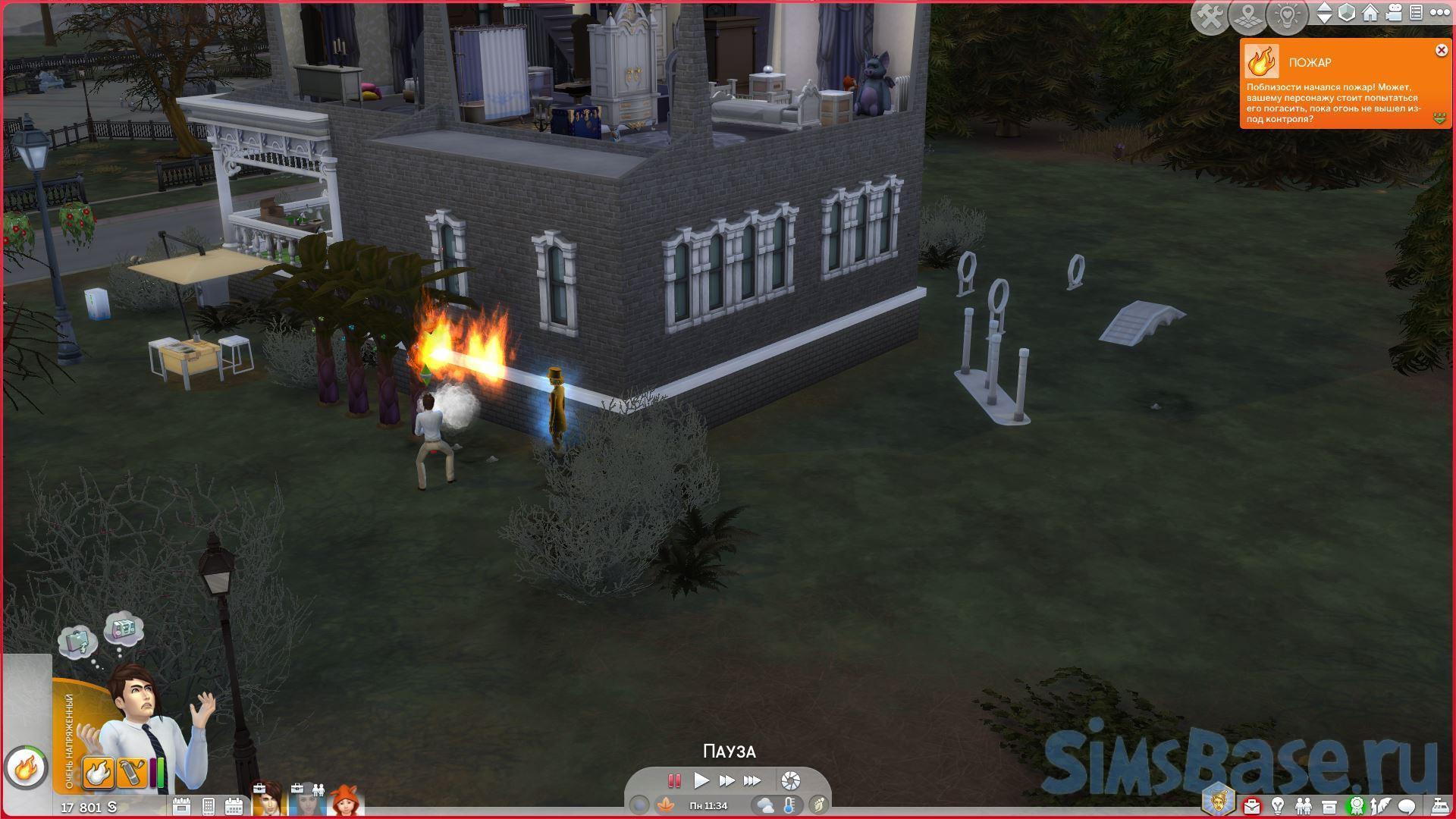Set game speed to ultra fast
Viewport: 1456px width, 819px height.
[x=752, y=780]
